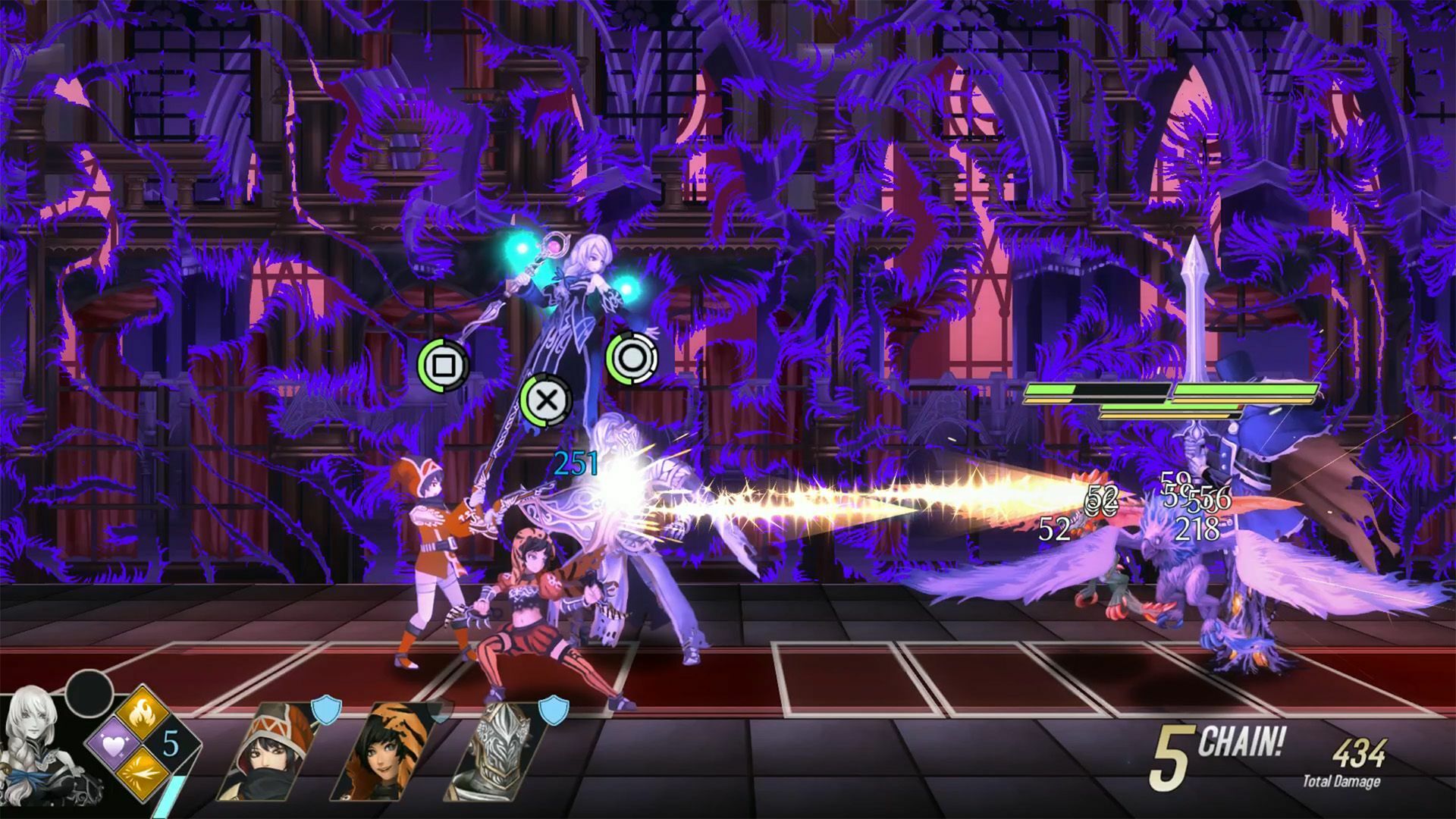Choose the red-hooded masked exemplar portrait
This screenshot has width=1456, height=819.
[x=265, y=751]
